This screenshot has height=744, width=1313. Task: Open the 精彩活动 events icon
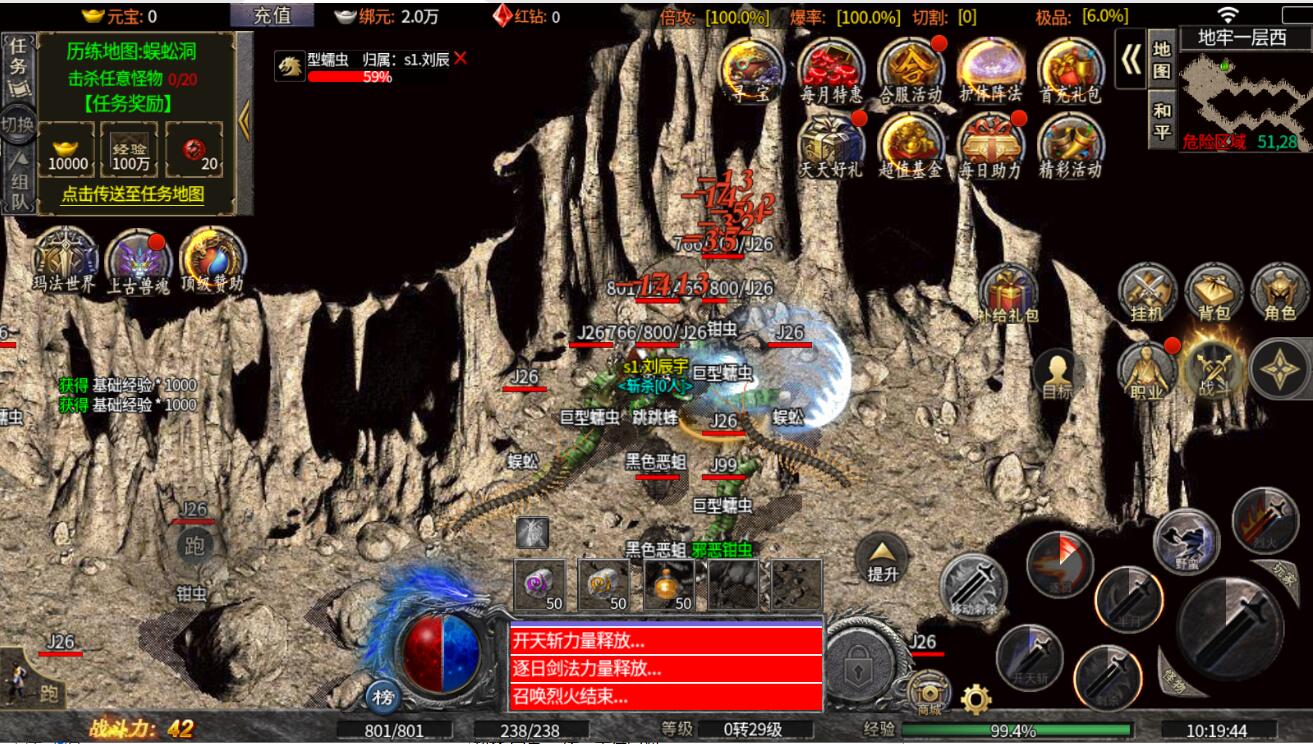pyautogui.click(x=1070, y=143)
